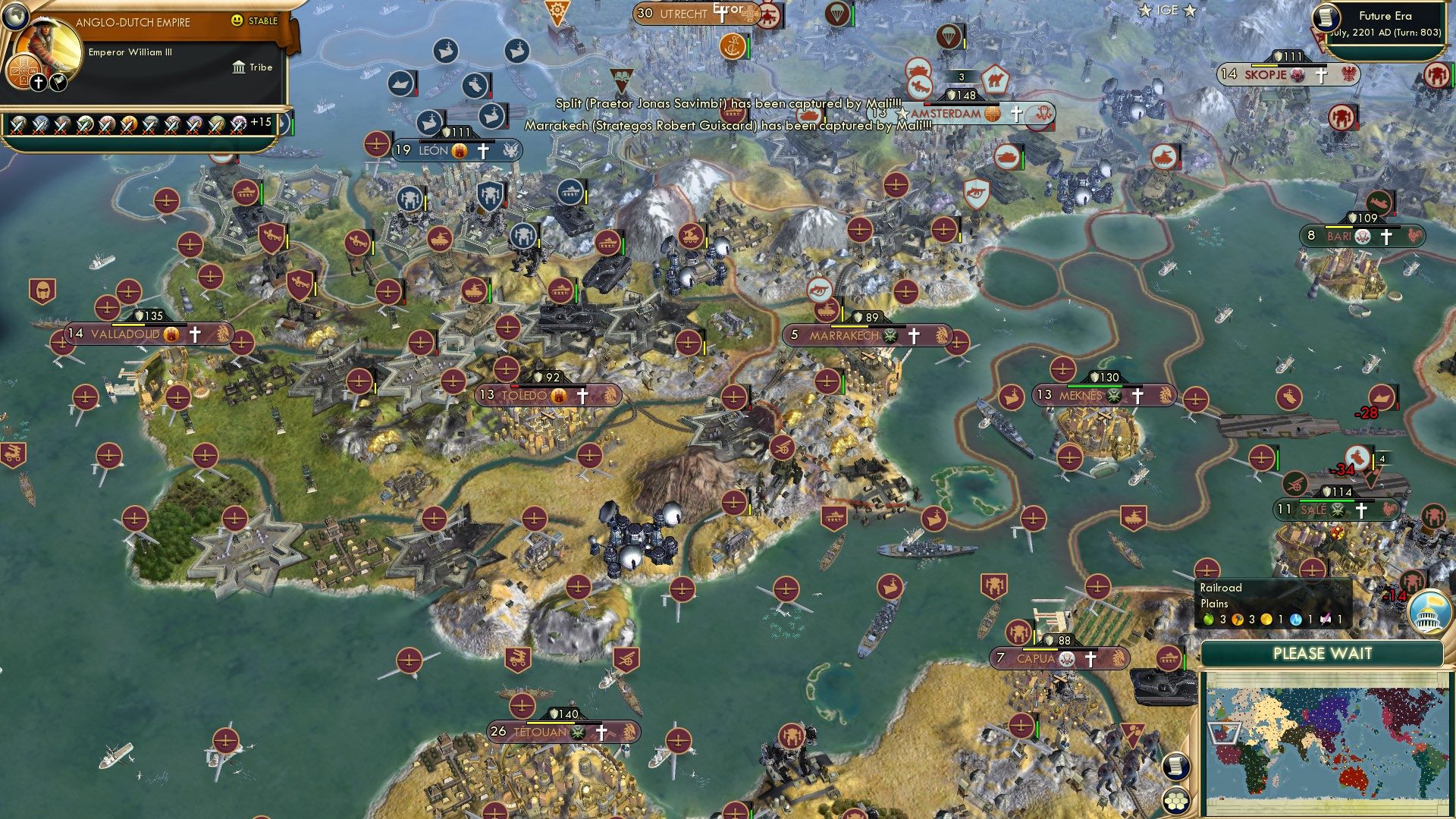Click the religion cross icon on the leader panel
Image resolution: width=1456 pixels, height=819 pixels.
pos(38,83)
